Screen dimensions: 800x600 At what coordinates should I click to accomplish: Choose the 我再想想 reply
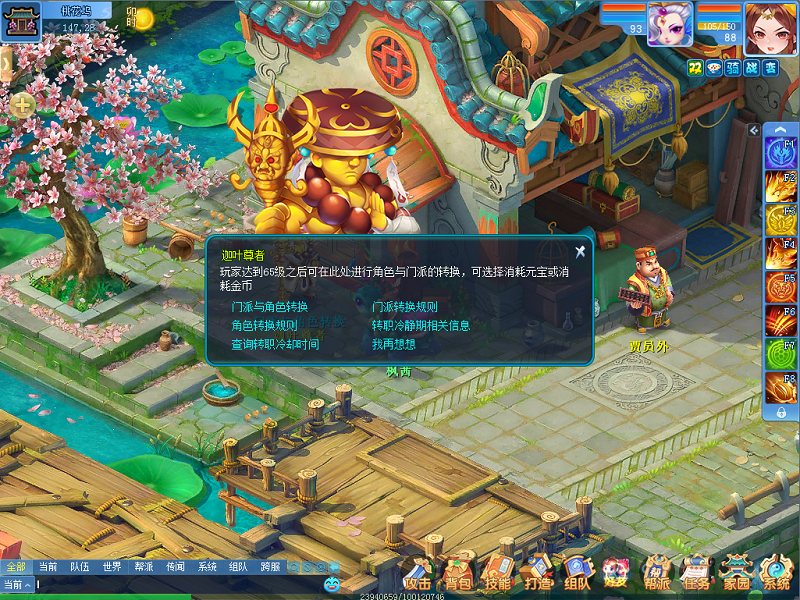coord(393,345)
